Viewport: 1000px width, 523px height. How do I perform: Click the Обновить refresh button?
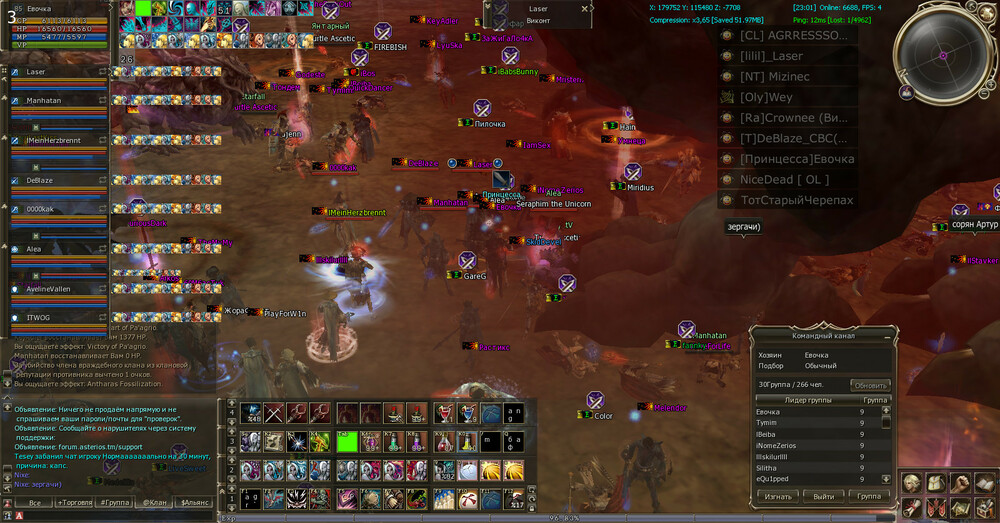[870, 385]
